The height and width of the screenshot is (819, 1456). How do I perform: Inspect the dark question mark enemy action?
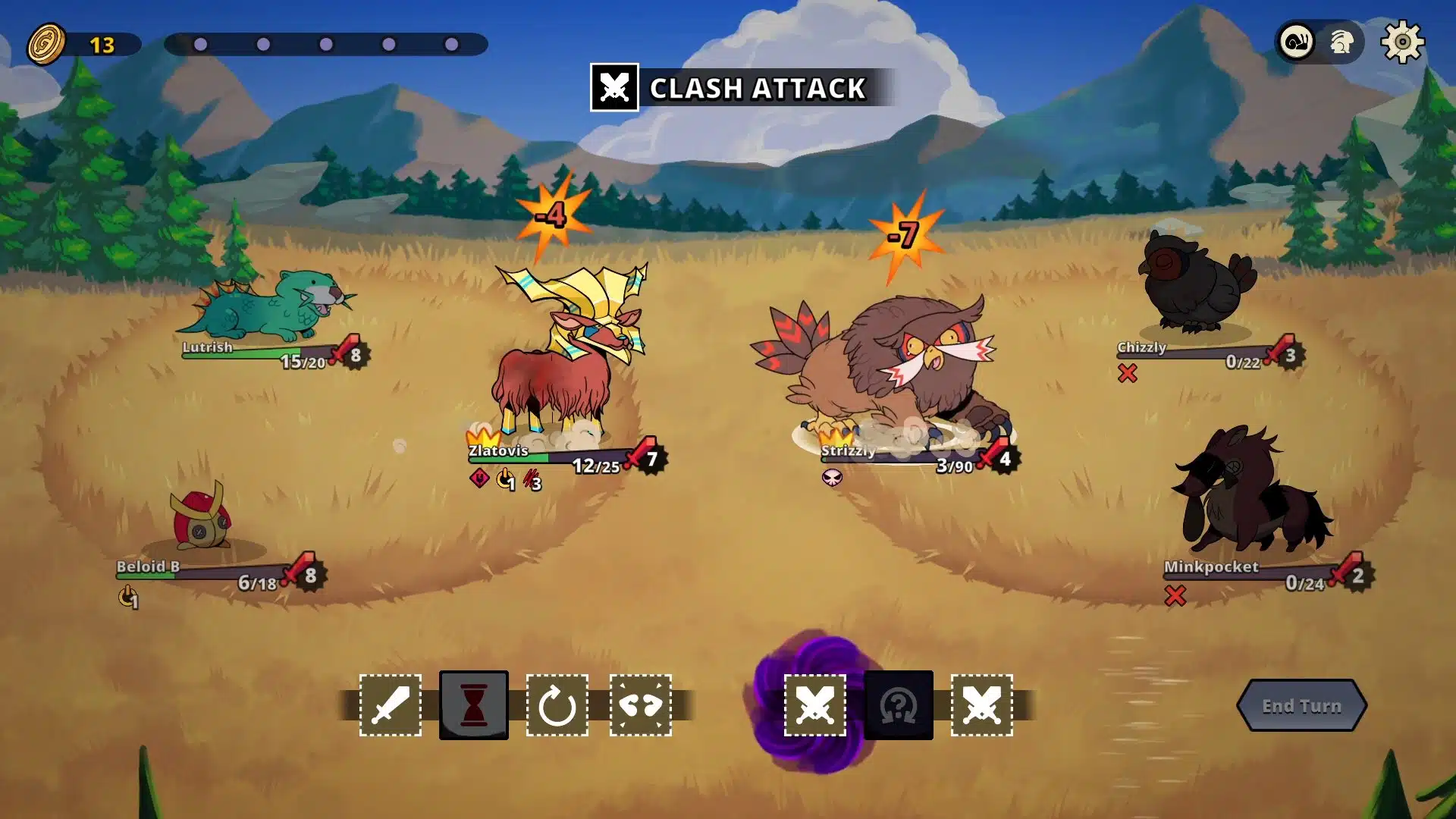(x=899, y=705)
